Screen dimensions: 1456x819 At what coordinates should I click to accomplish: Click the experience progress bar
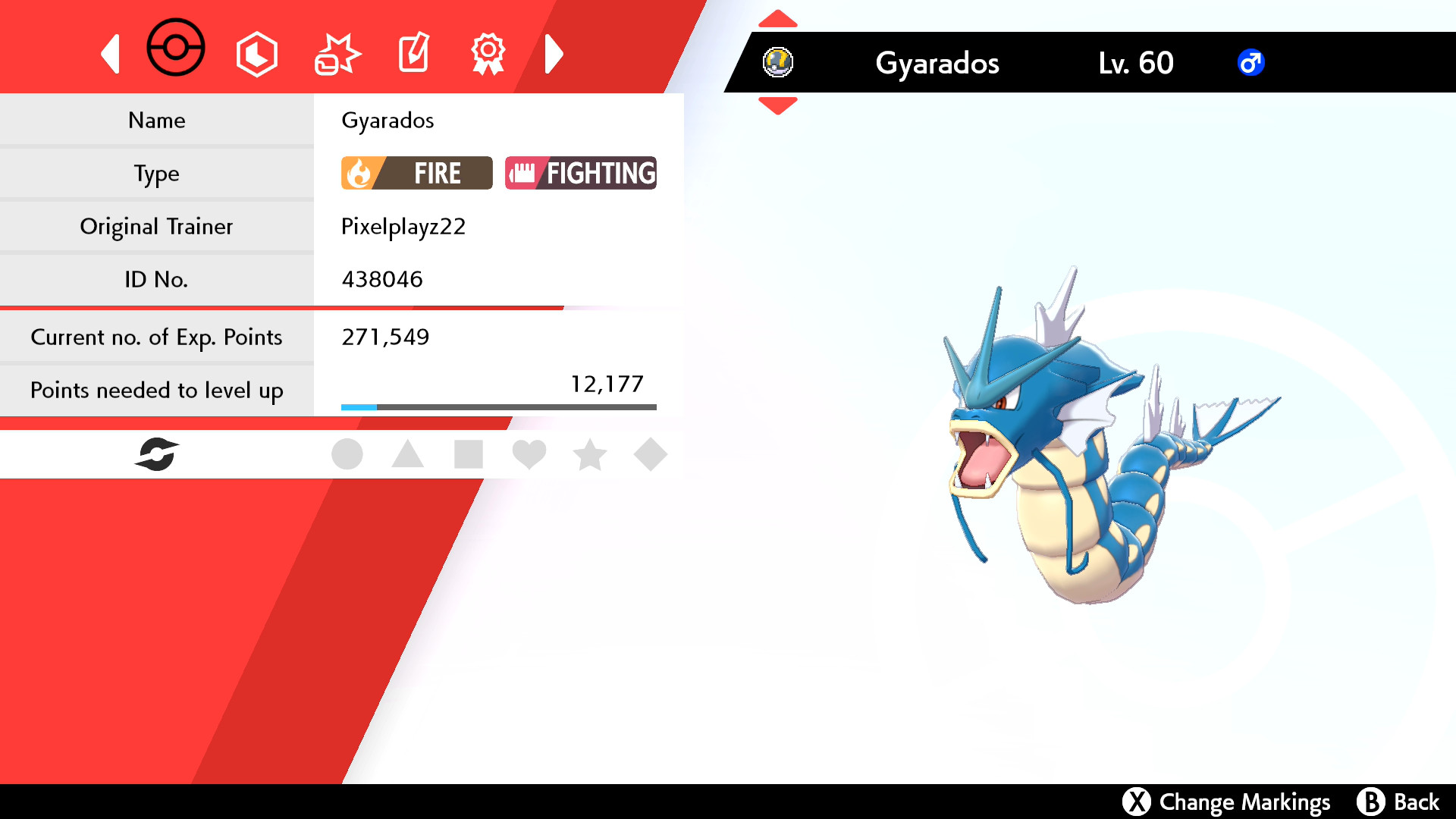[x=499, y=406]
